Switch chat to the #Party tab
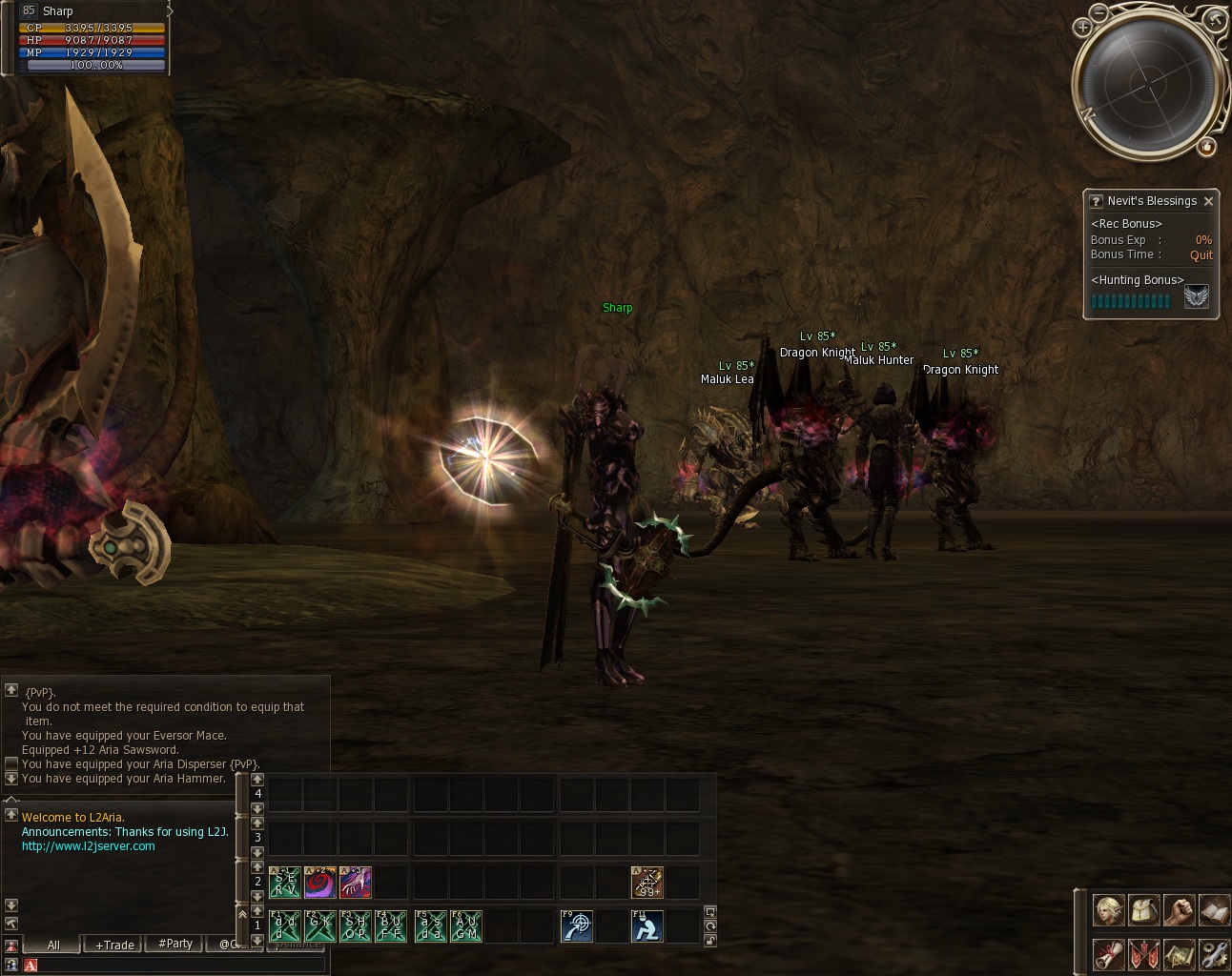Image resolution: width=1232 pixels, height=976 pixels. coord(175,944)
